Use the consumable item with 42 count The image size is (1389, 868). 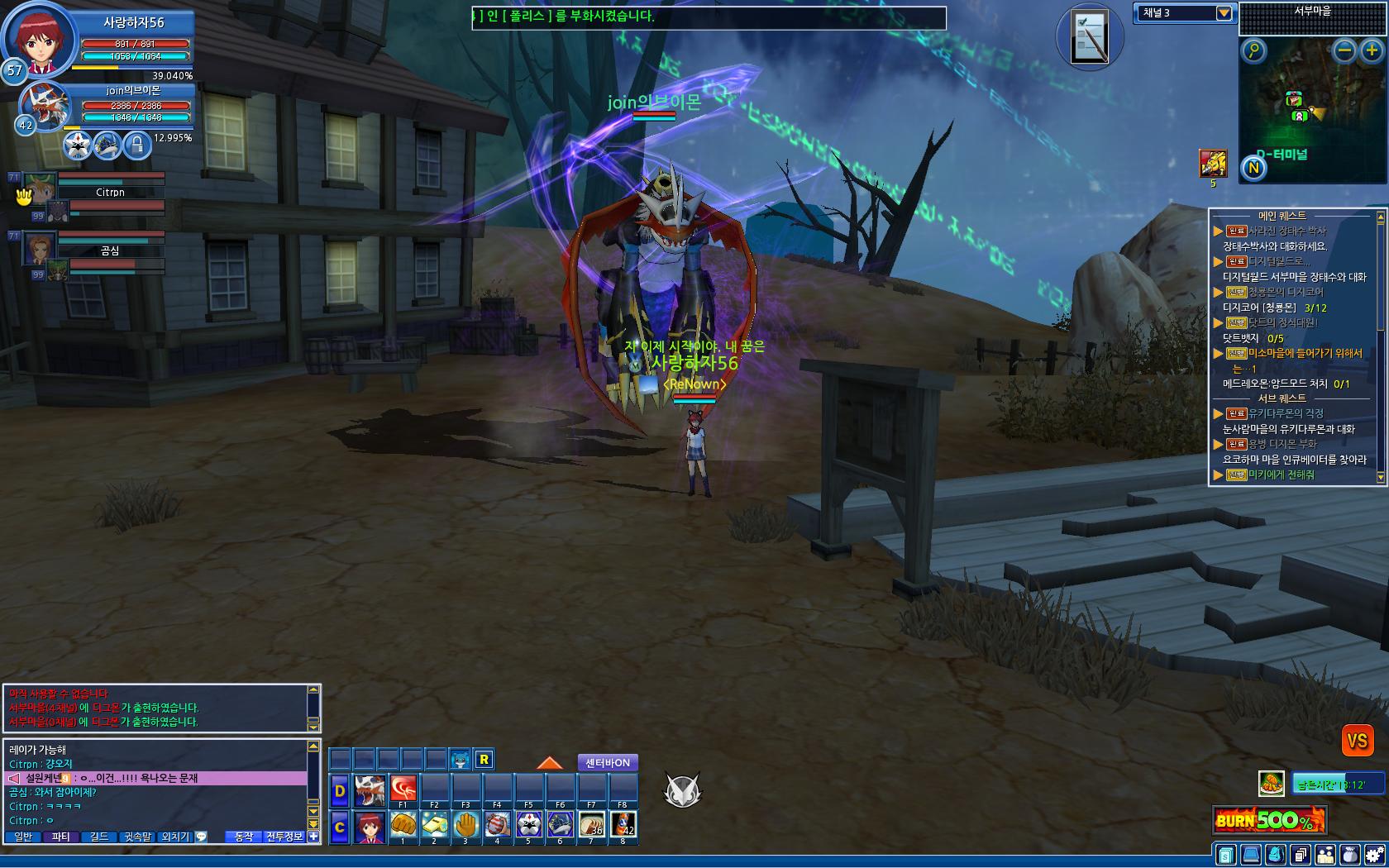tap(623, 825)
